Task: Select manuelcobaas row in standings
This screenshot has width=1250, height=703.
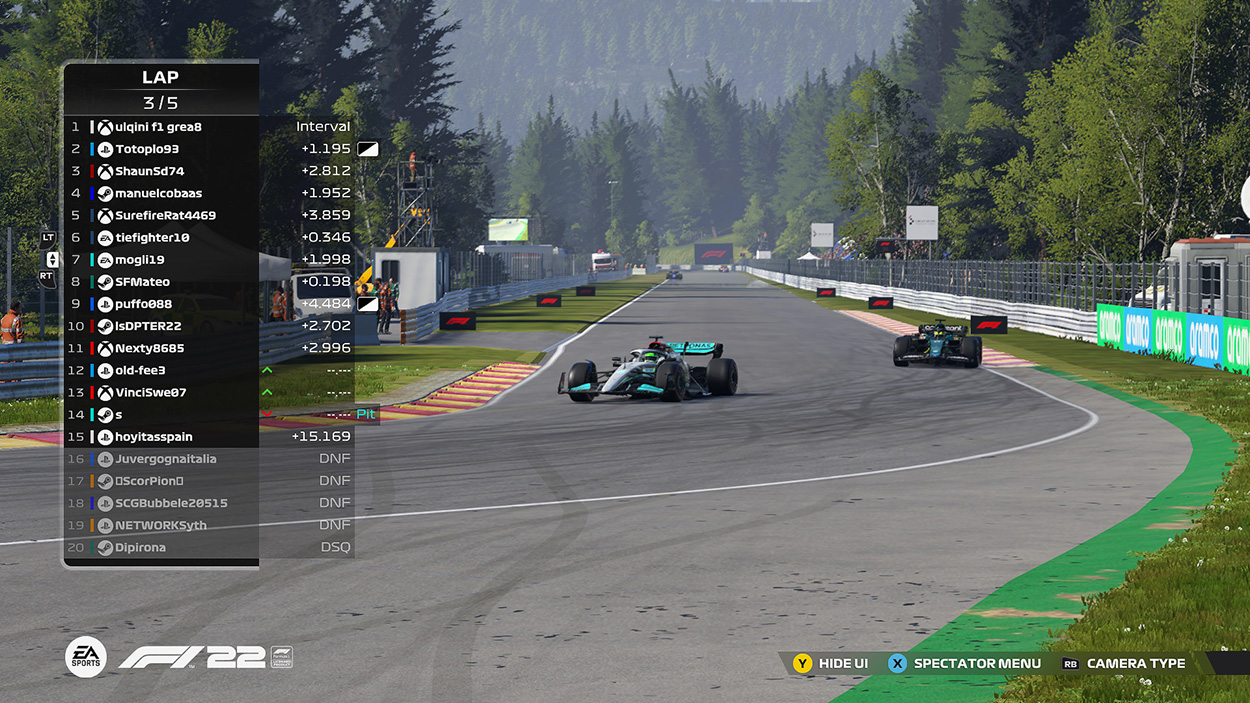Action: pos(158,193)
